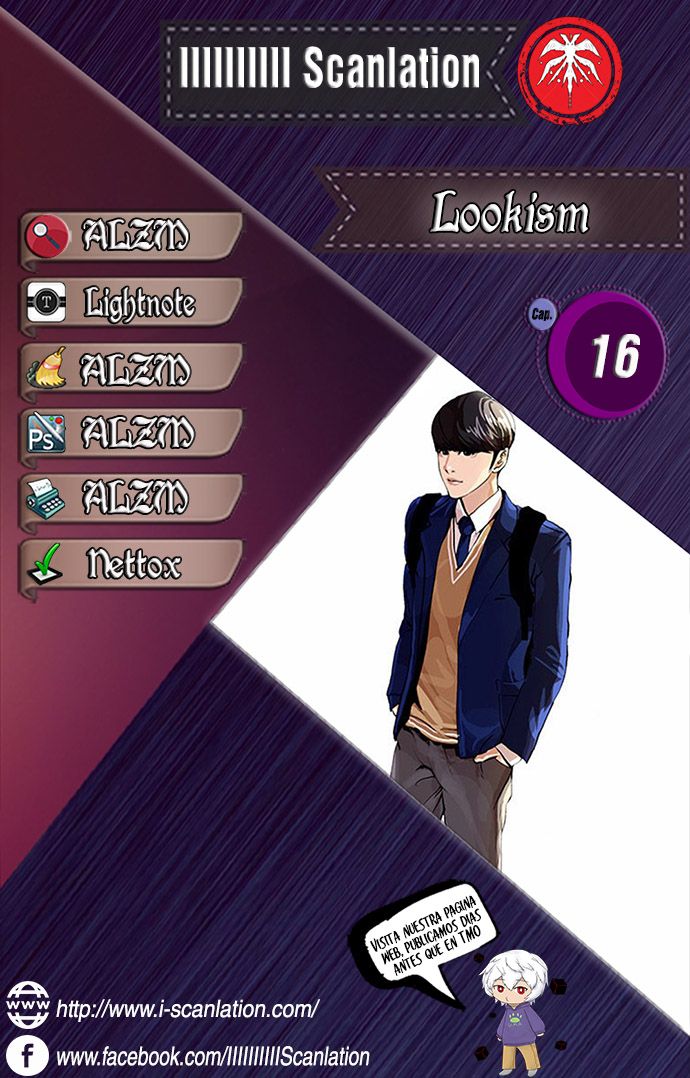Click the WWW globe icon
This screenshot has width=690, height=1078.
pos(27,1005)
